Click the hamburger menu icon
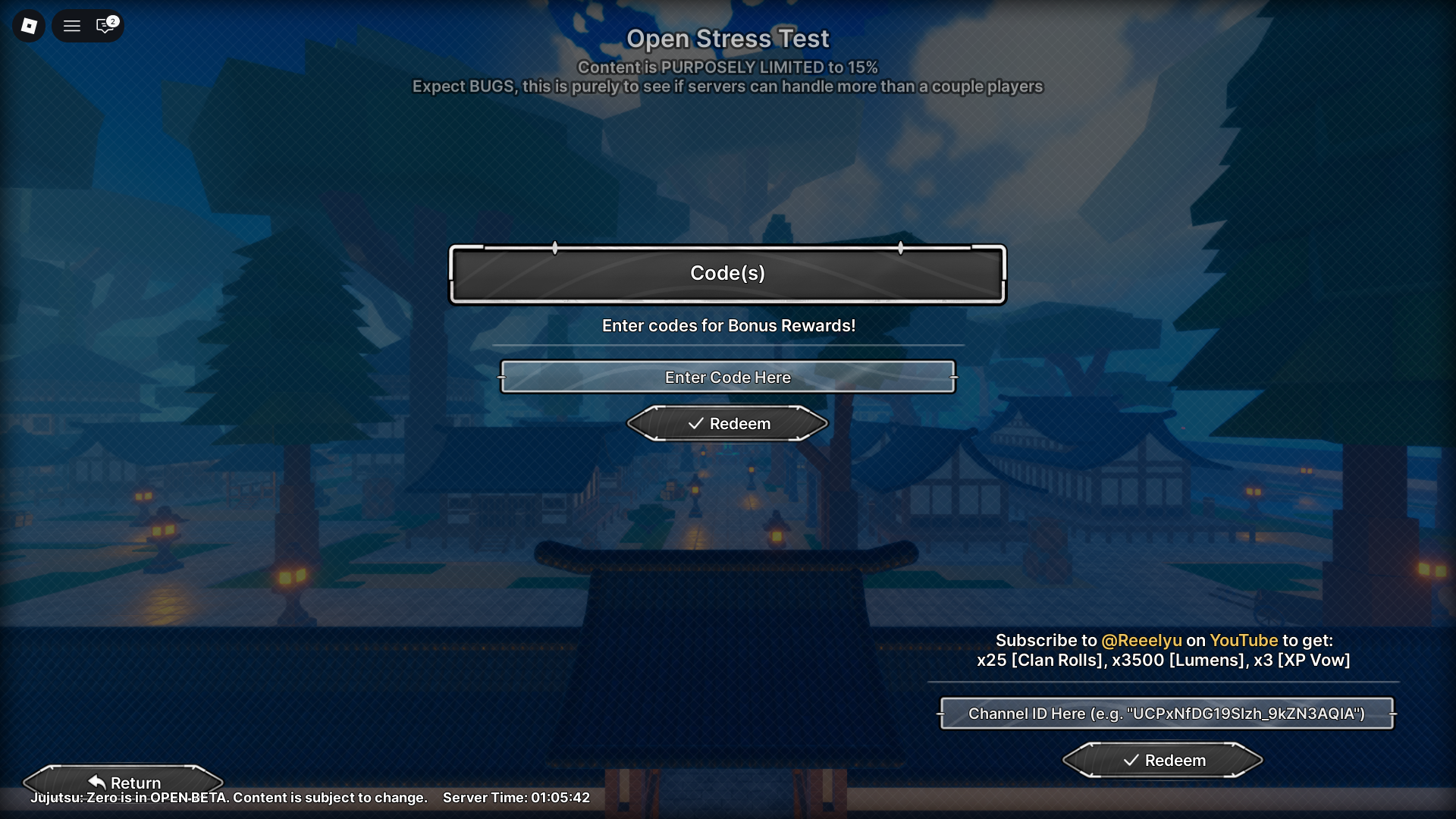This screenshot has height=819, width=1456. tap(72, 26)
